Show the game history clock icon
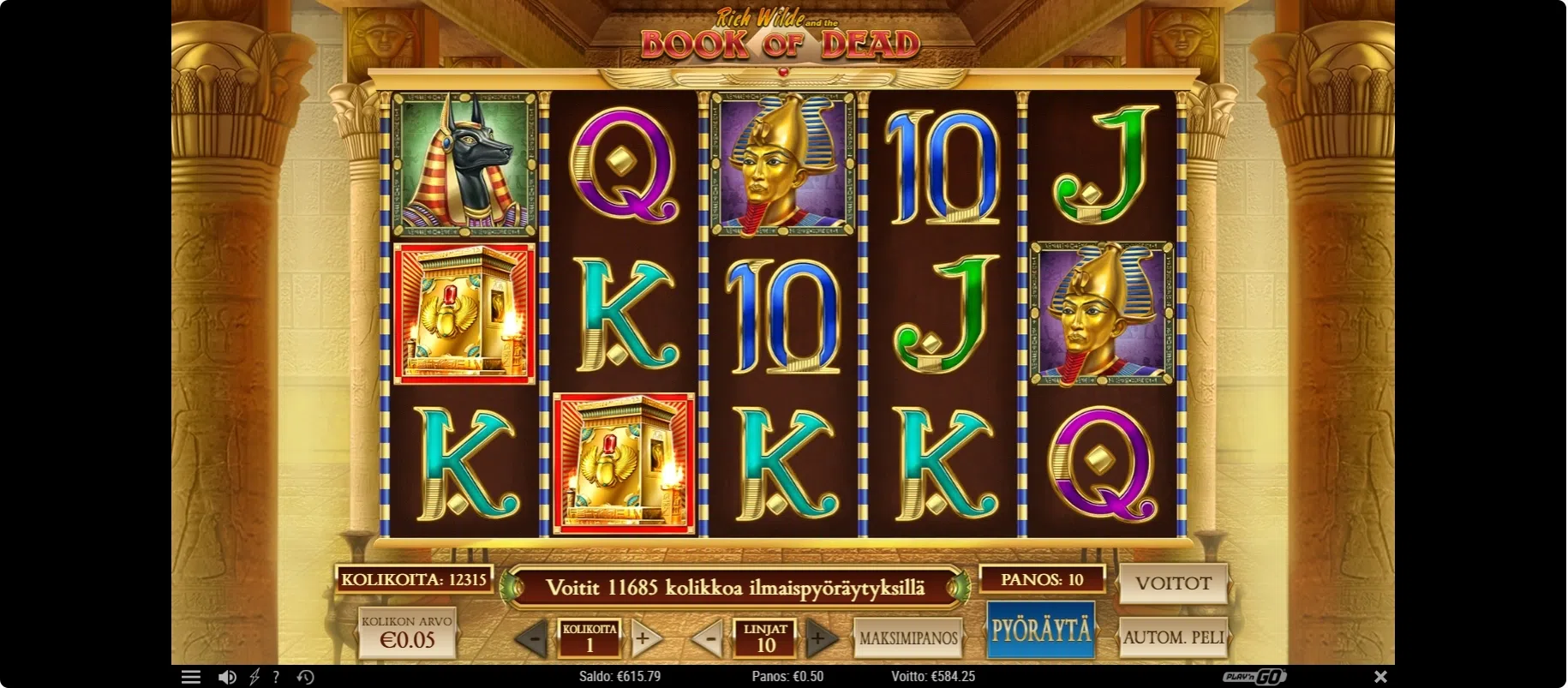Screen dimensions: 1568x688 pyautogui.click(x=305, y=677)
